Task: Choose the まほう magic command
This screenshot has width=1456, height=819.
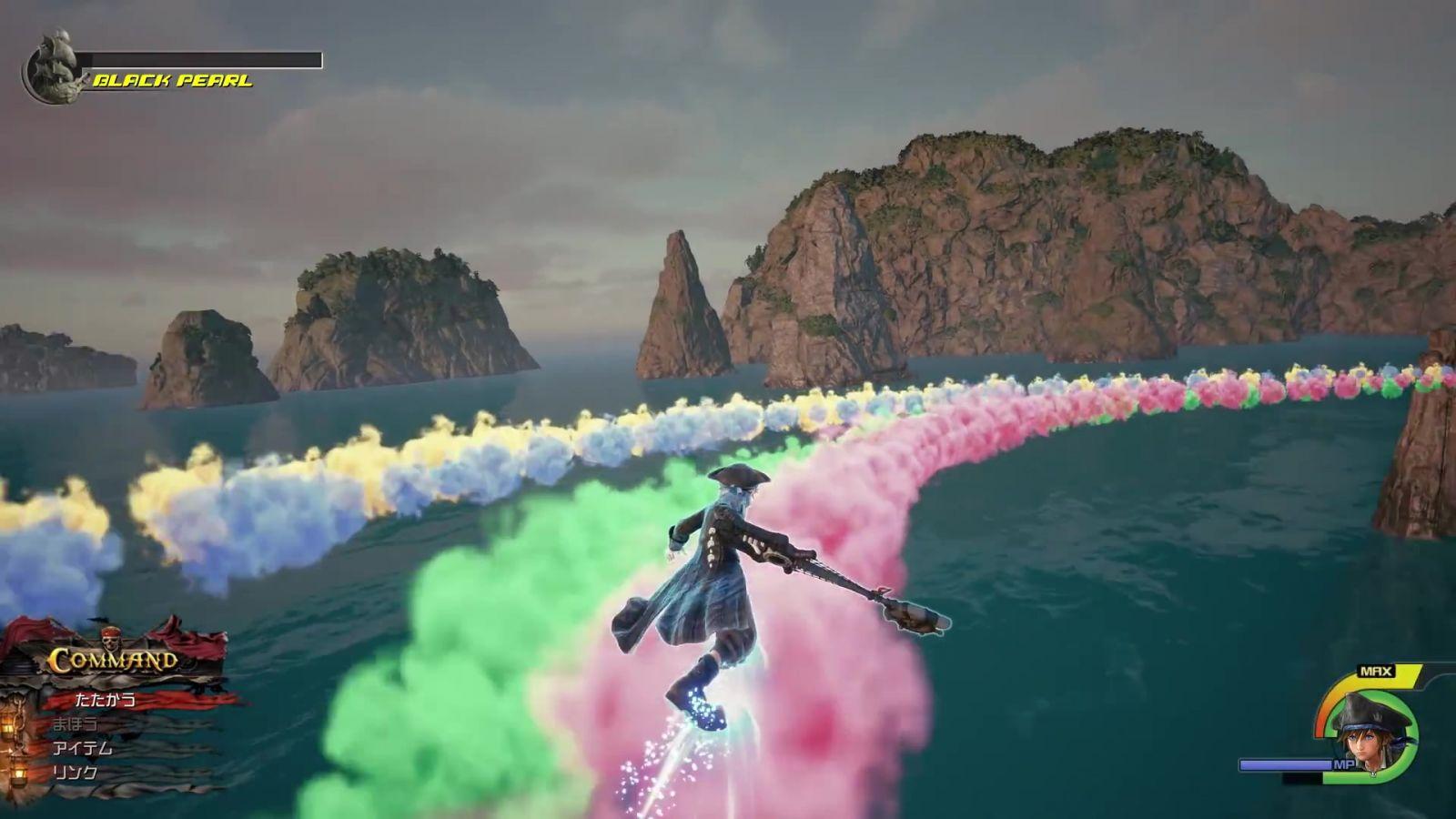Action: tap(75, 724)
